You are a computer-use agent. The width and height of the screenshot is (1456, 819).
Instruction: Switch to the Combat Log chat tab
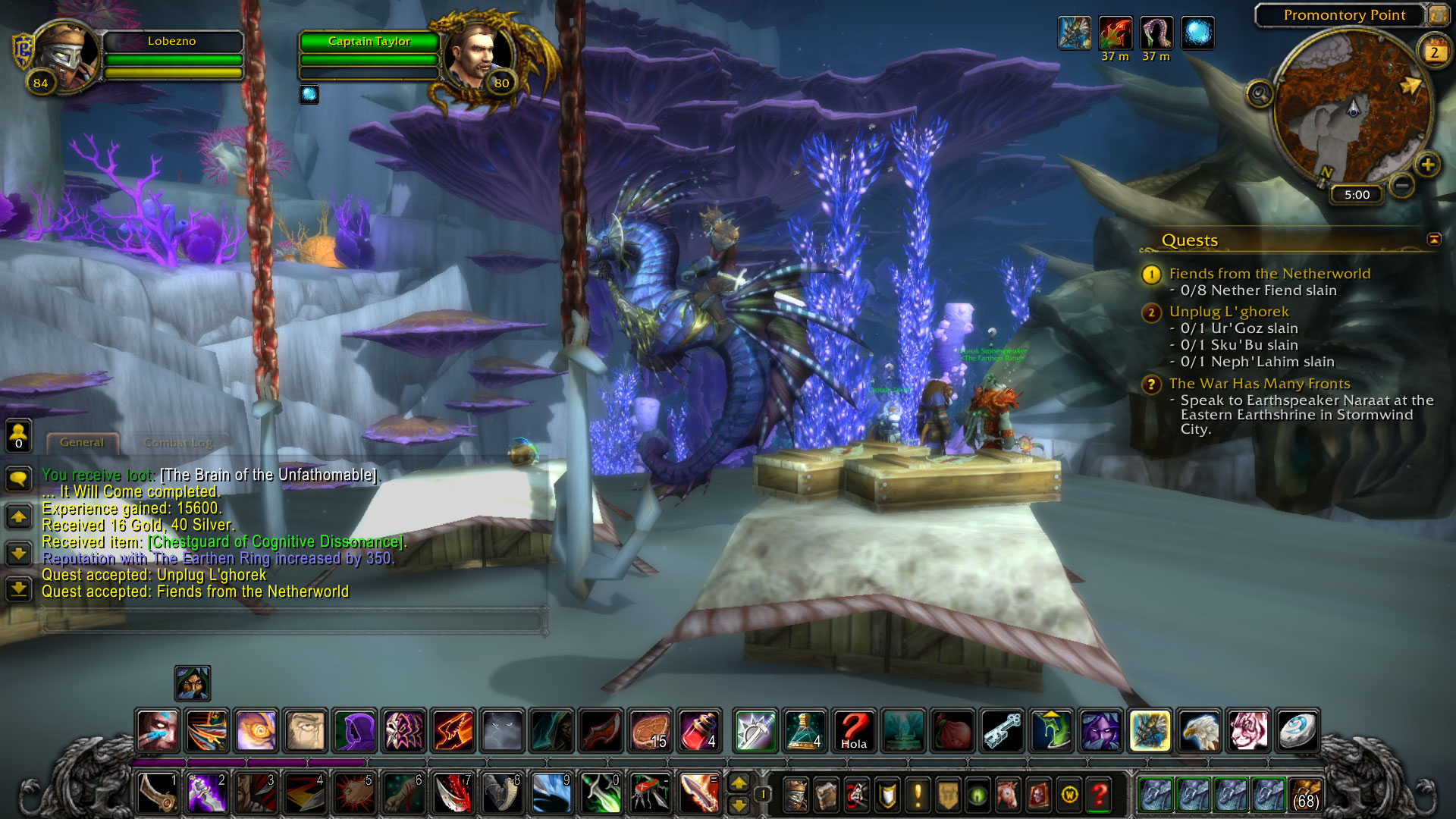pyautogui.click(x=178, y=442)
